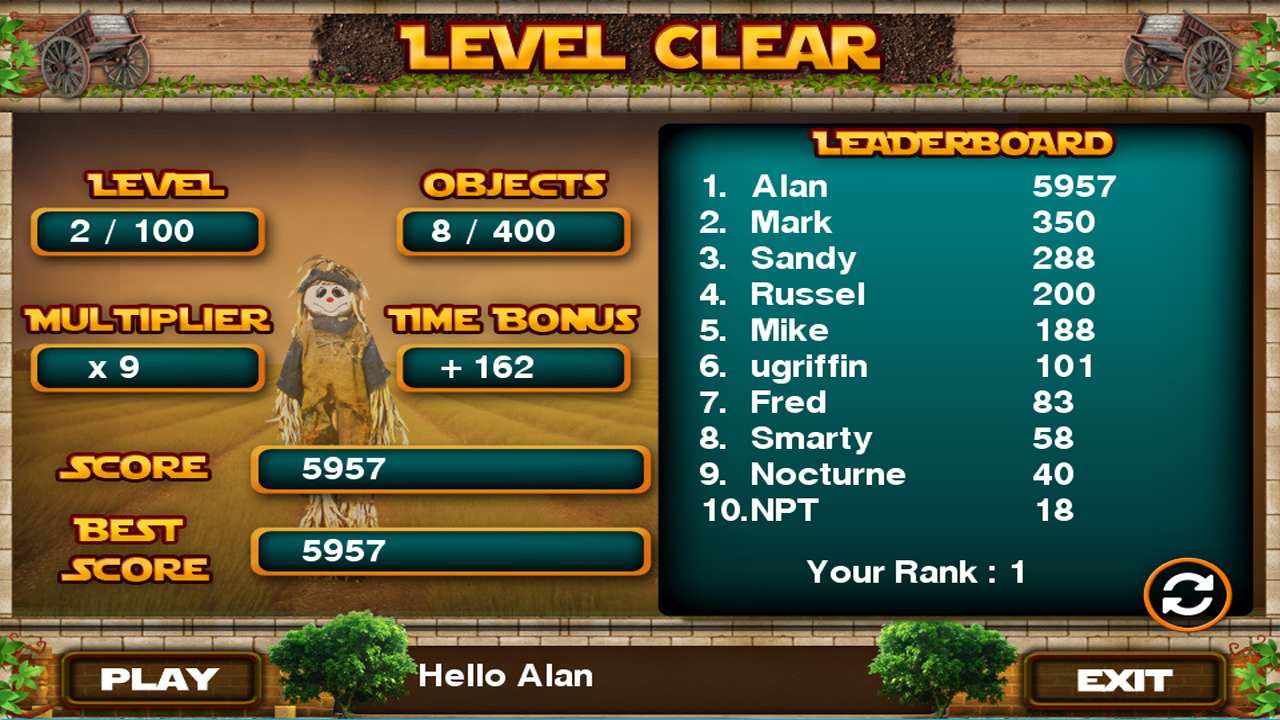Click the Score field showing 5957

[x=450, y=469]
